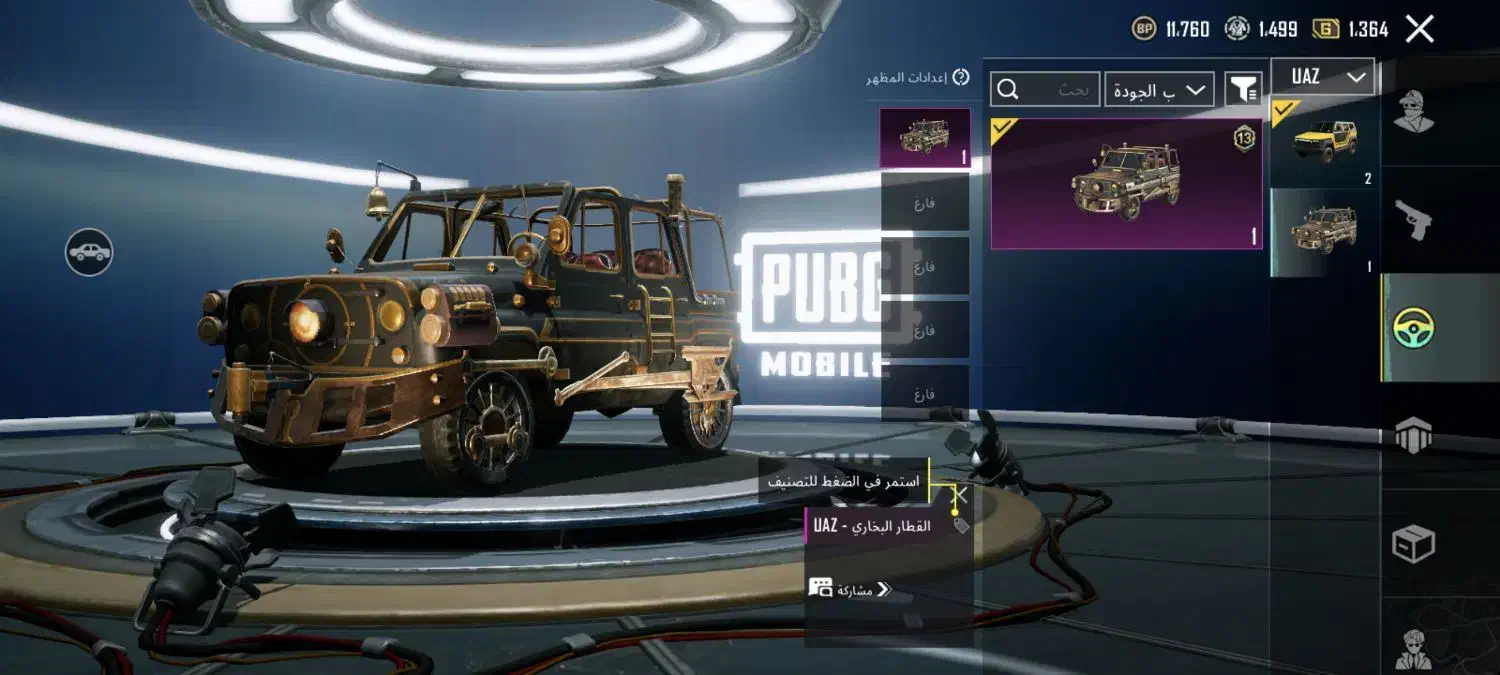Select the equipped appearance slot numbered 1
The height and width of the screenshot is (675, 1500).
point(924,137)
